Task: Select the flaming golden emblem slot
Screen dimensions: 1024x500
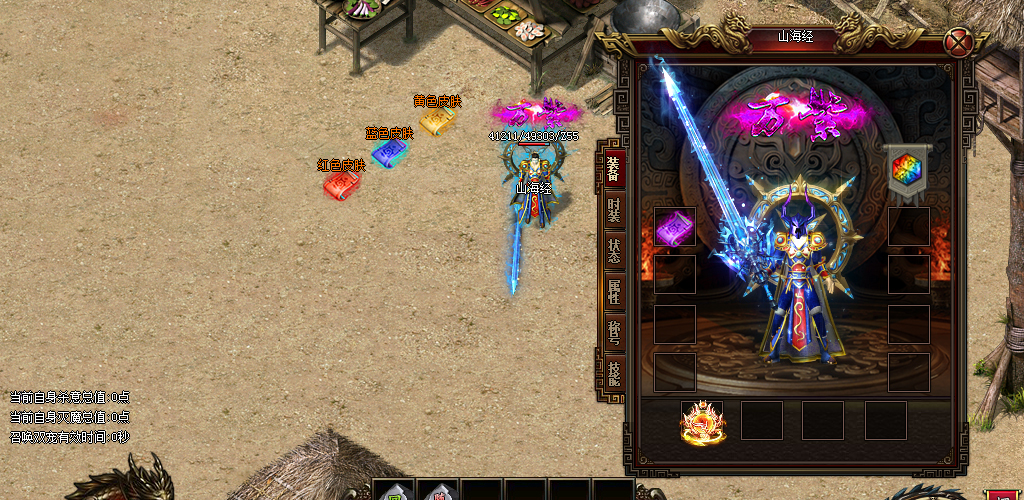Action: (702, 421)
